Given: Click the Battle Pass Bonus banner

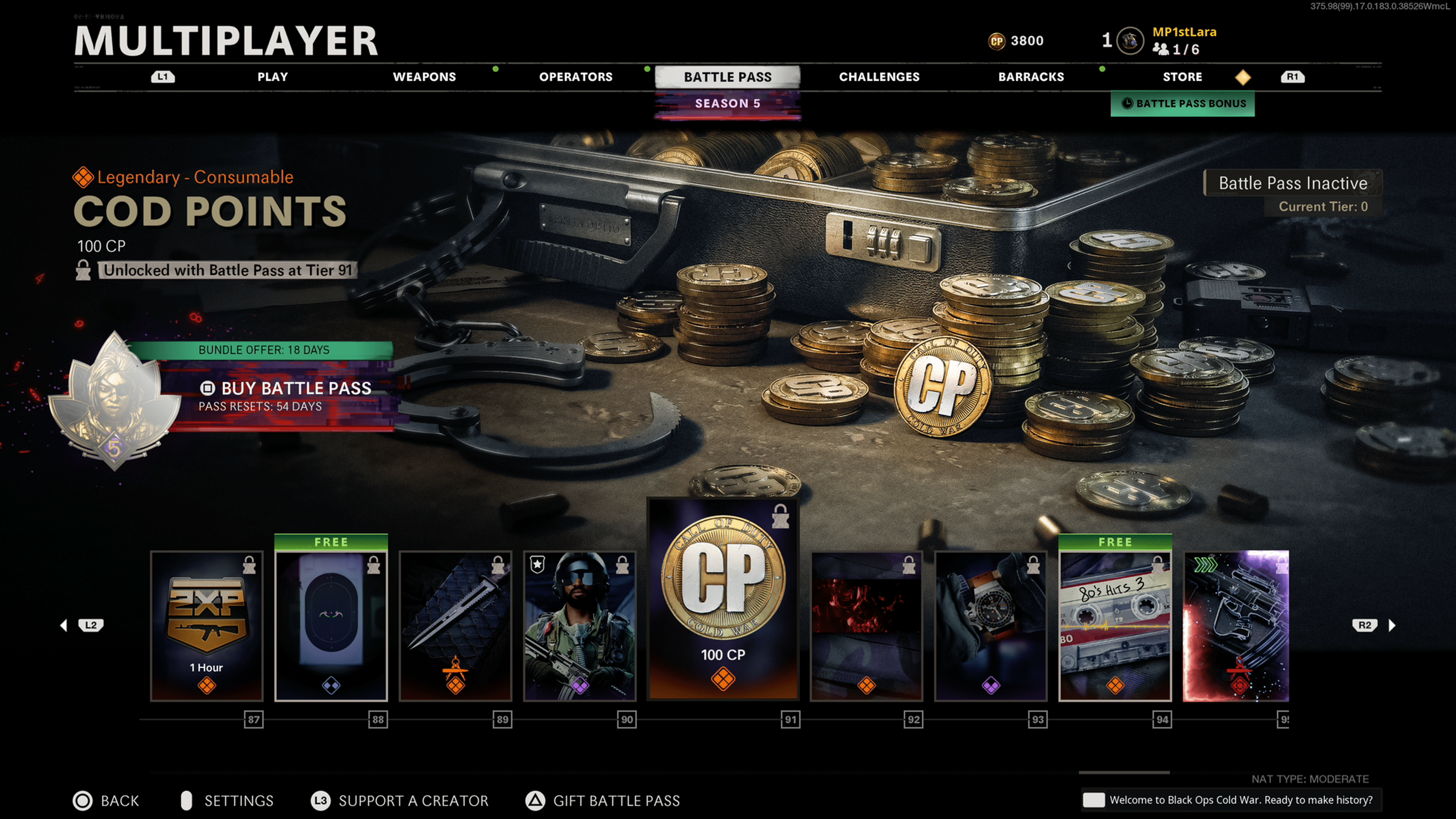Looking at the screenshot, I should point(1183,104).
